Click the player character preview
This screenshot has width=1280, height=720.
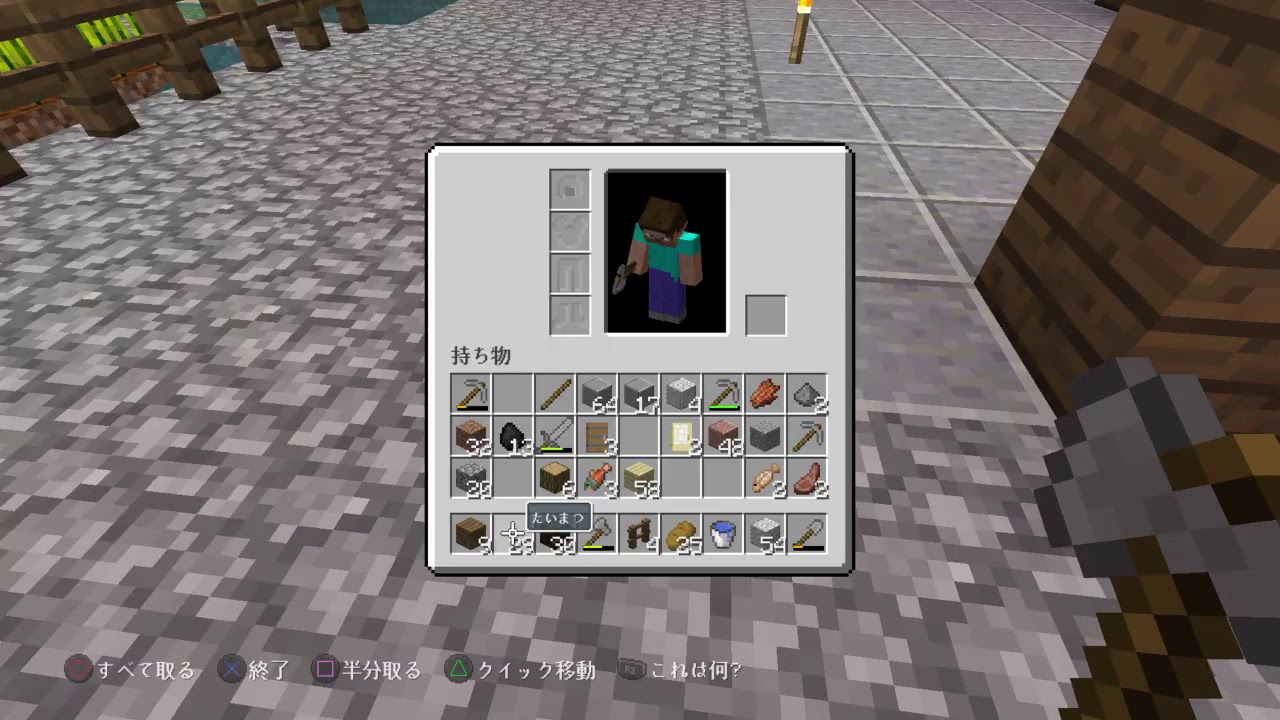[x=666, y=250]
